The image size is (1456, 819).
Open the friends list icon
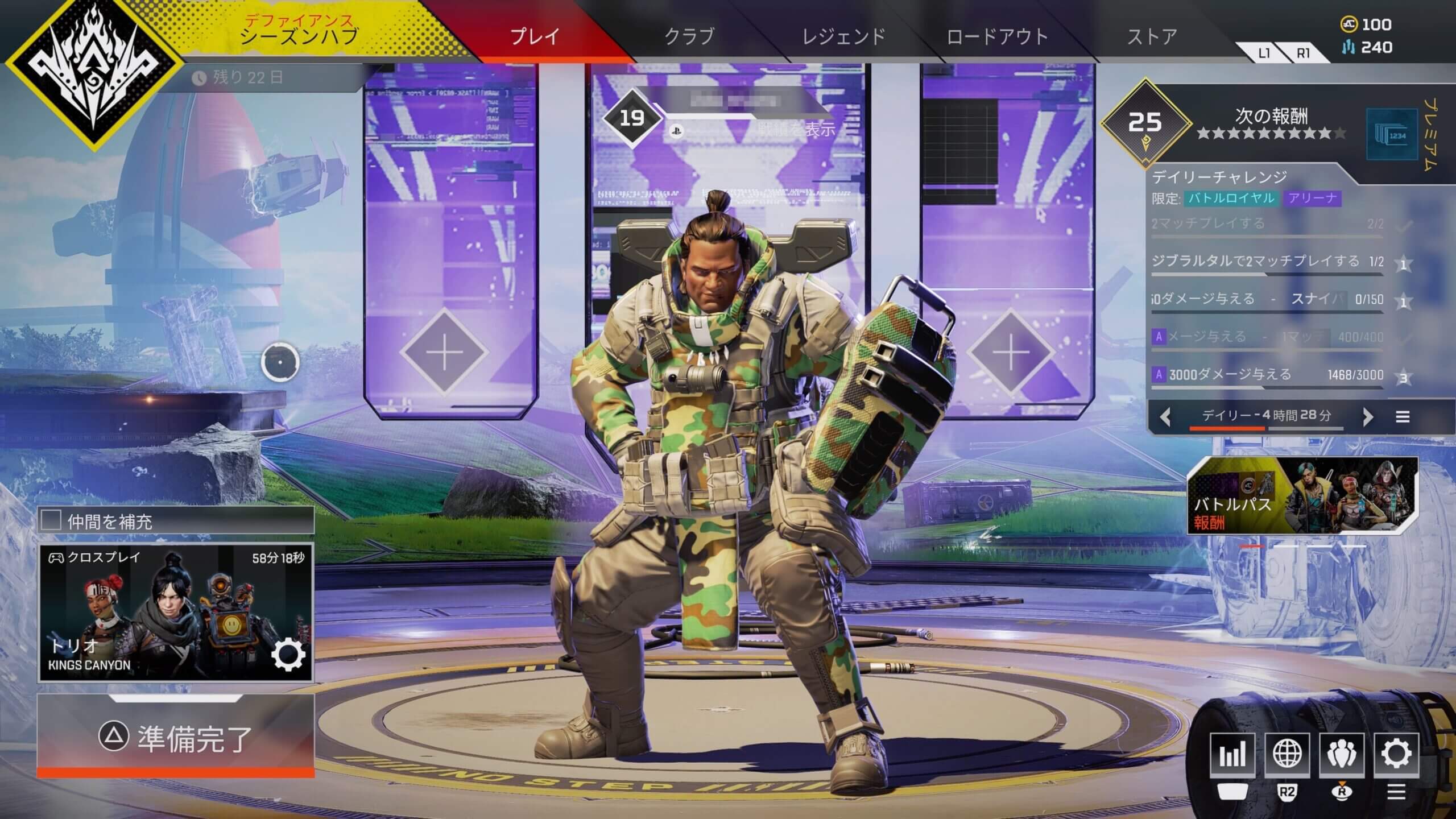[x=1342, y=755]
